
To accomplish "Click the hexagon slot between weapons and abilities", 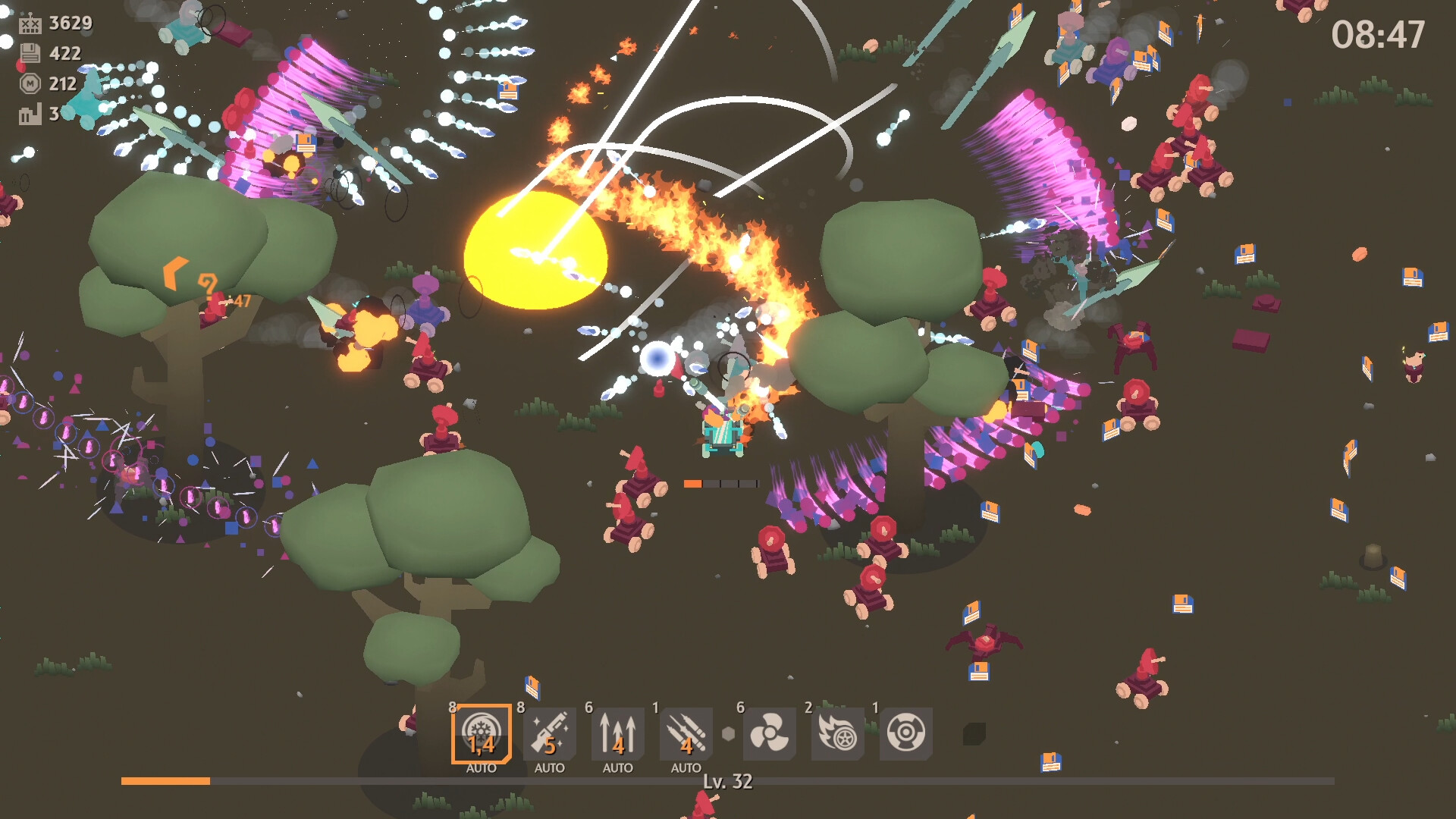I will pyautogui.click(x=730, y=733).
